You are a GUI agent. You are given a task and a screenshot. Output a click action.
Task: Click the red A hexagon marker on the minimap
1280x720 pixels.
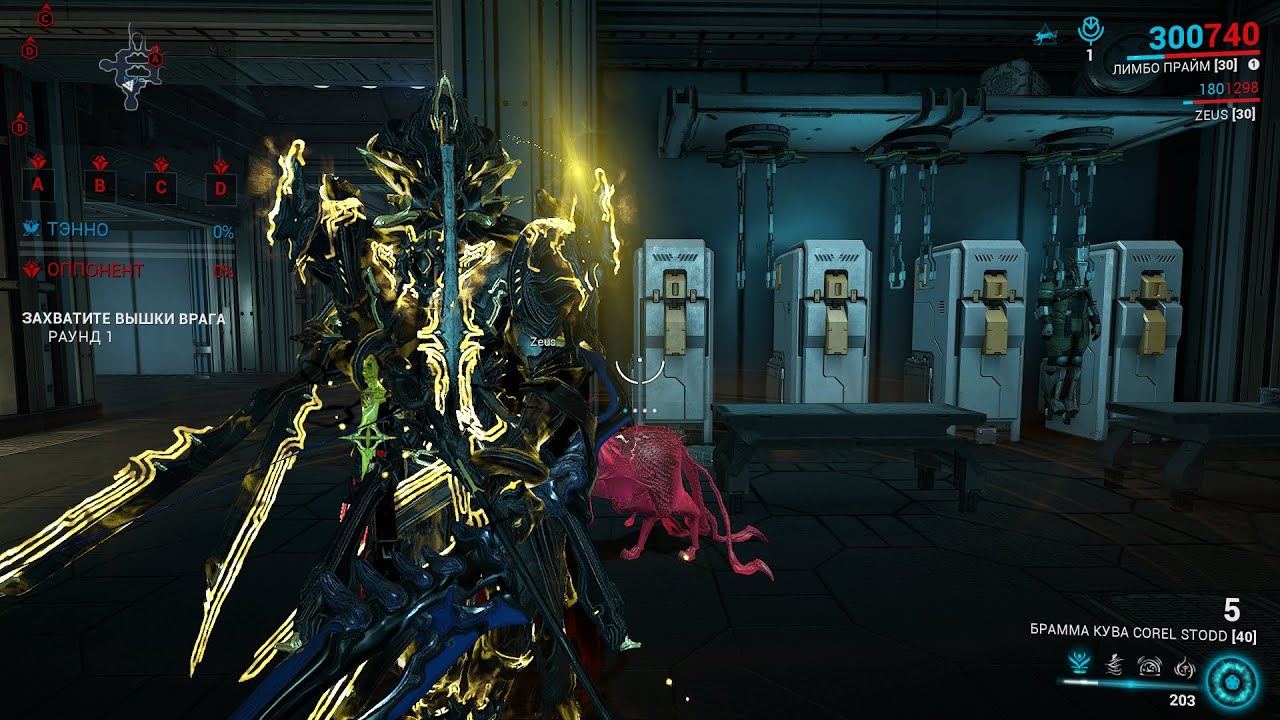pos(156,58)
